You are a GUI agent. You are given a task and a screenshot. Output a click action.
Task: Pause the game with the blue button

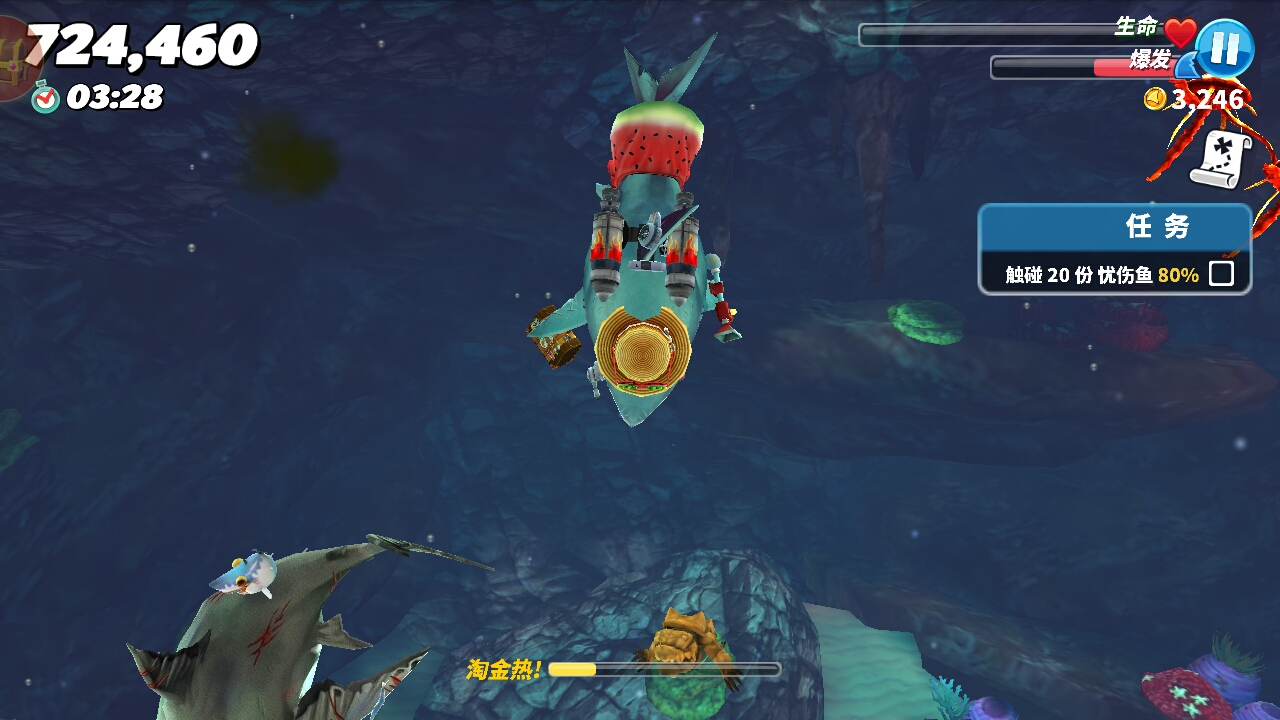[x=1225, y=48]
